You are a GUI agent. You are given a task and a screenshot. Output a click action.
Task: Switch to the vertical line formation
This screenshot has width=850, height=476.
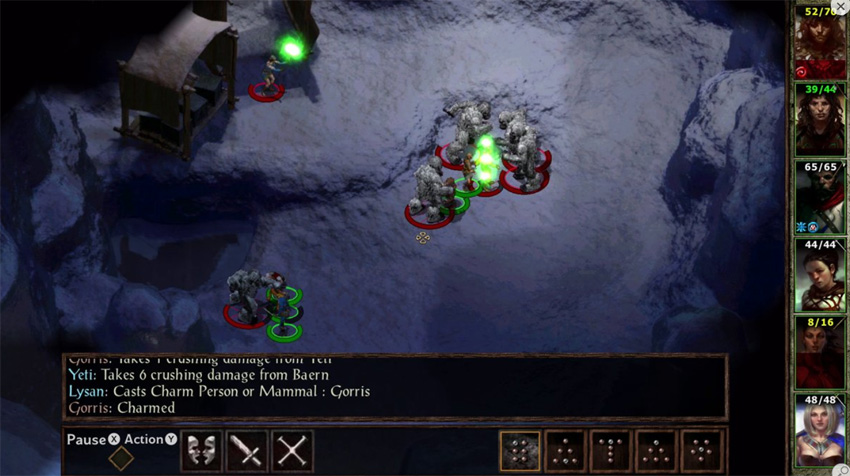[x=610, y=451]
